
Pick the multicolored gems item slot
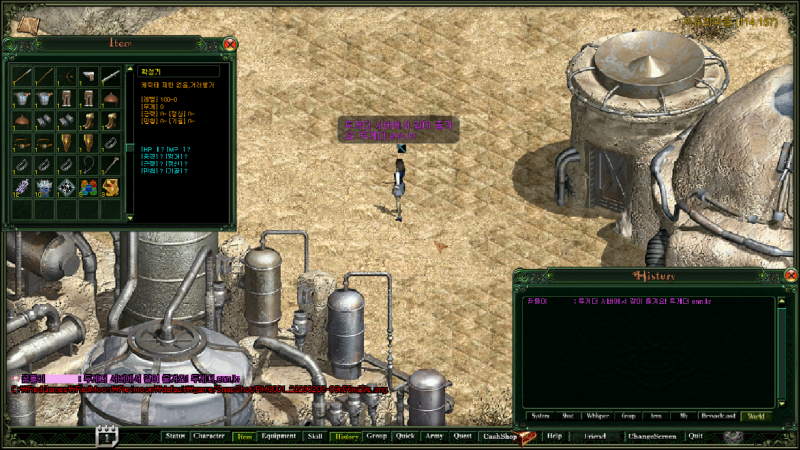click(88, 186)
